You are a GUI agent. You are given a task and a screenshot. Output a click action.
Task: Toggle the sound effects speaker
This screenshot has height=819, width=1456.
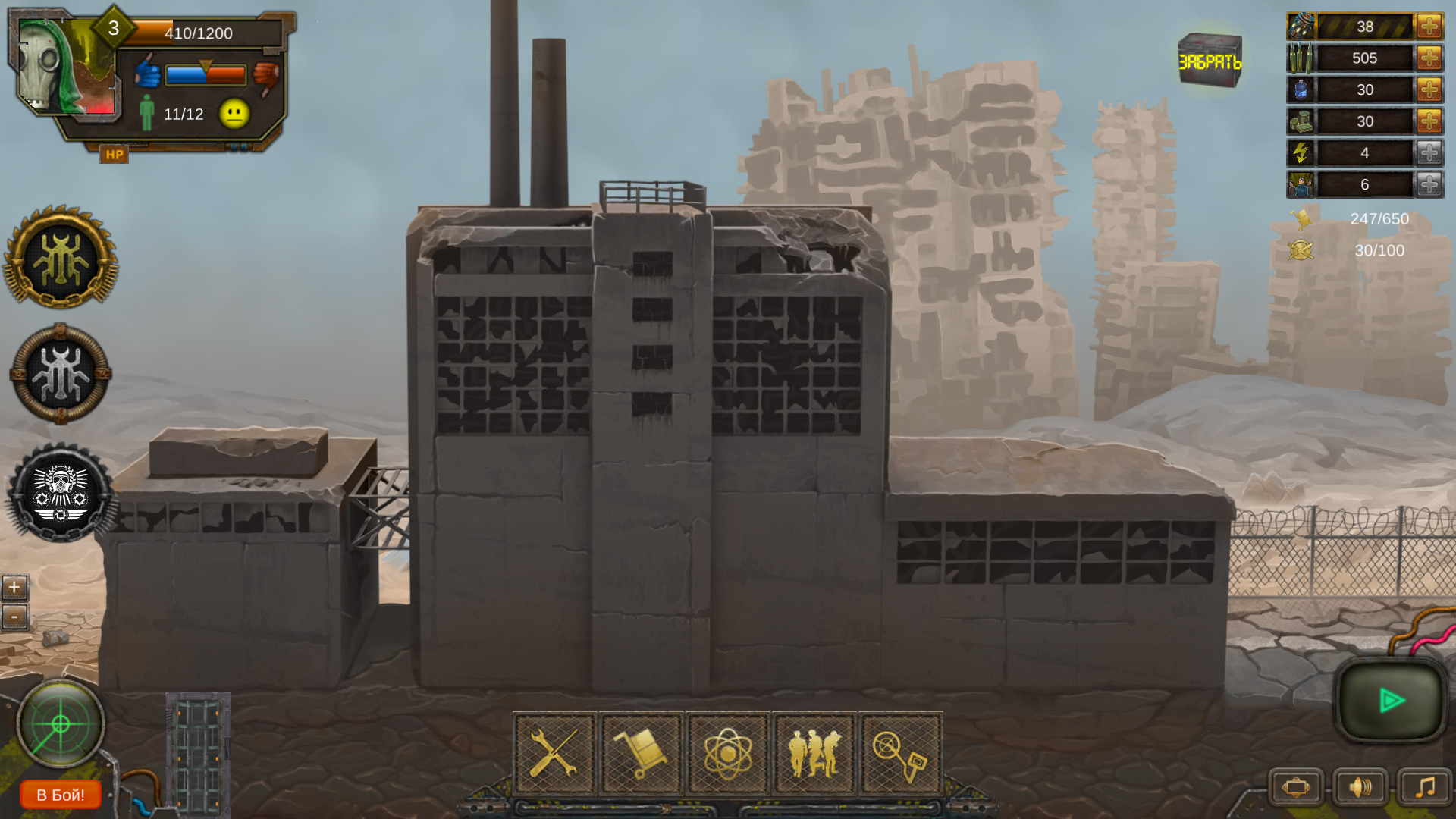pyautogui.click(x=1360, y=786)
